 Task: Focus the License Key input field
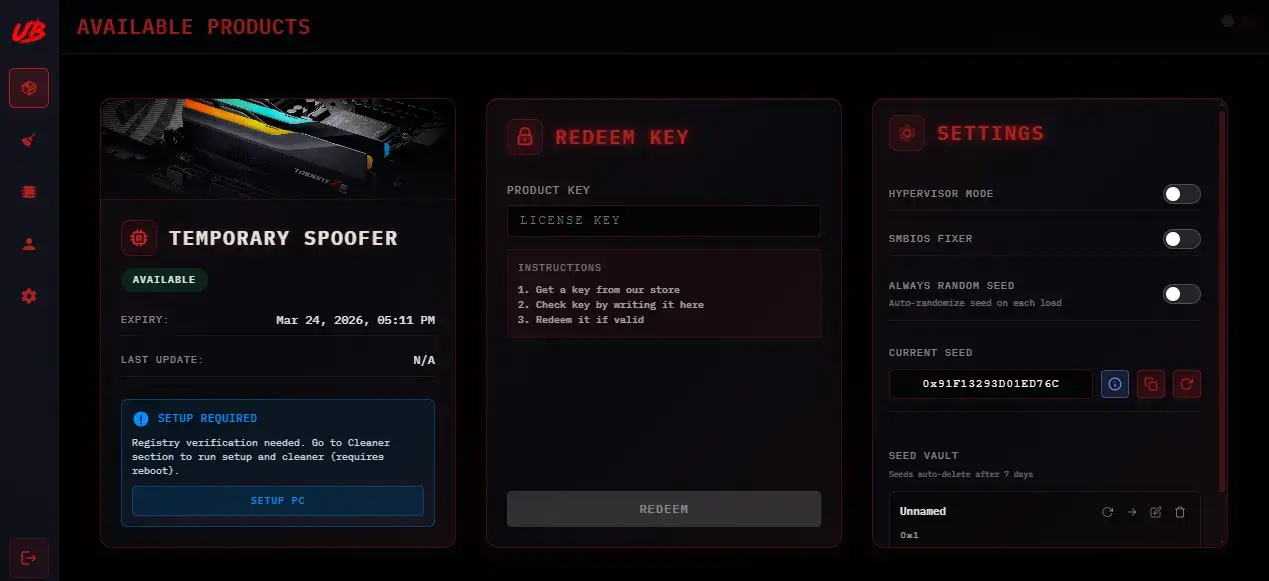[663, 221]
